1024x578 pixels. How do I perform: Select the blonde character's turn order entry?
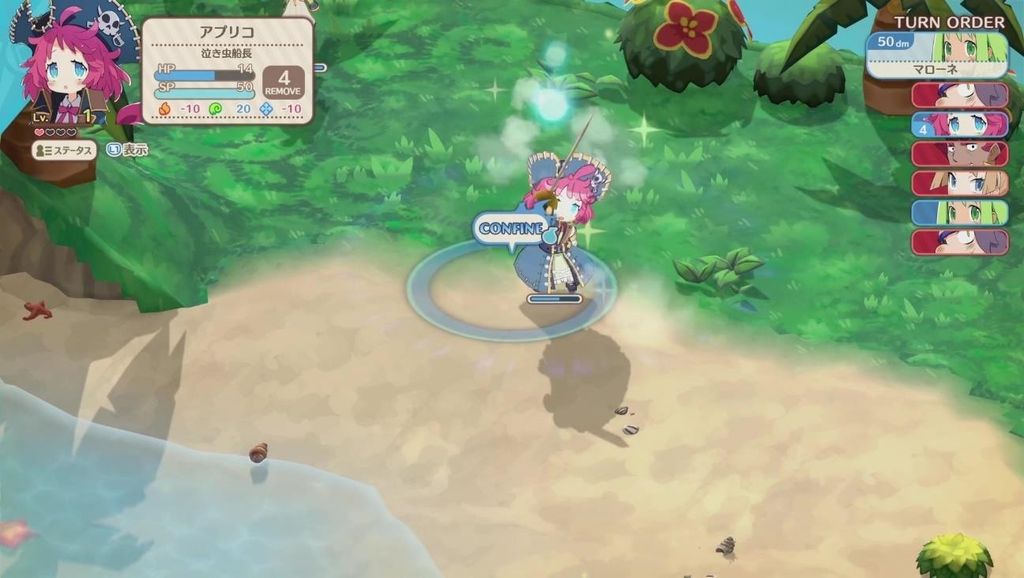pos(959,183)
